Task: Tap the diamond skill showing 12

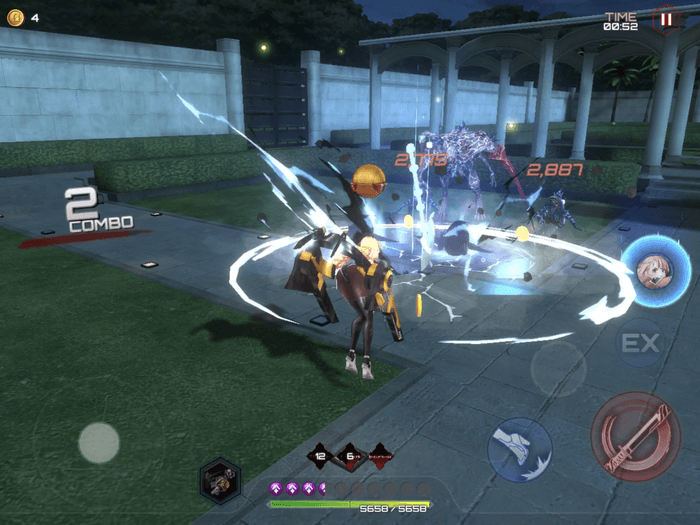Action: pos(322,455)
